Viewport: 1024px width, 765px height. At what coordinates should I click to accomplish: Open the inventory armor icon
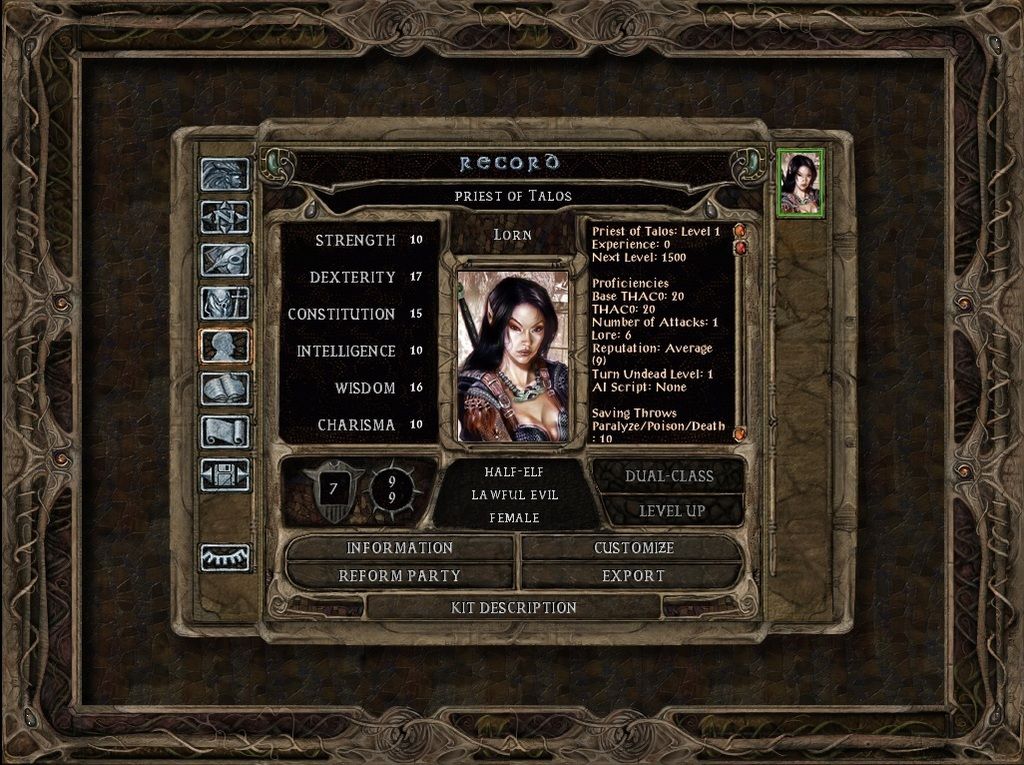tap(225, 303)
